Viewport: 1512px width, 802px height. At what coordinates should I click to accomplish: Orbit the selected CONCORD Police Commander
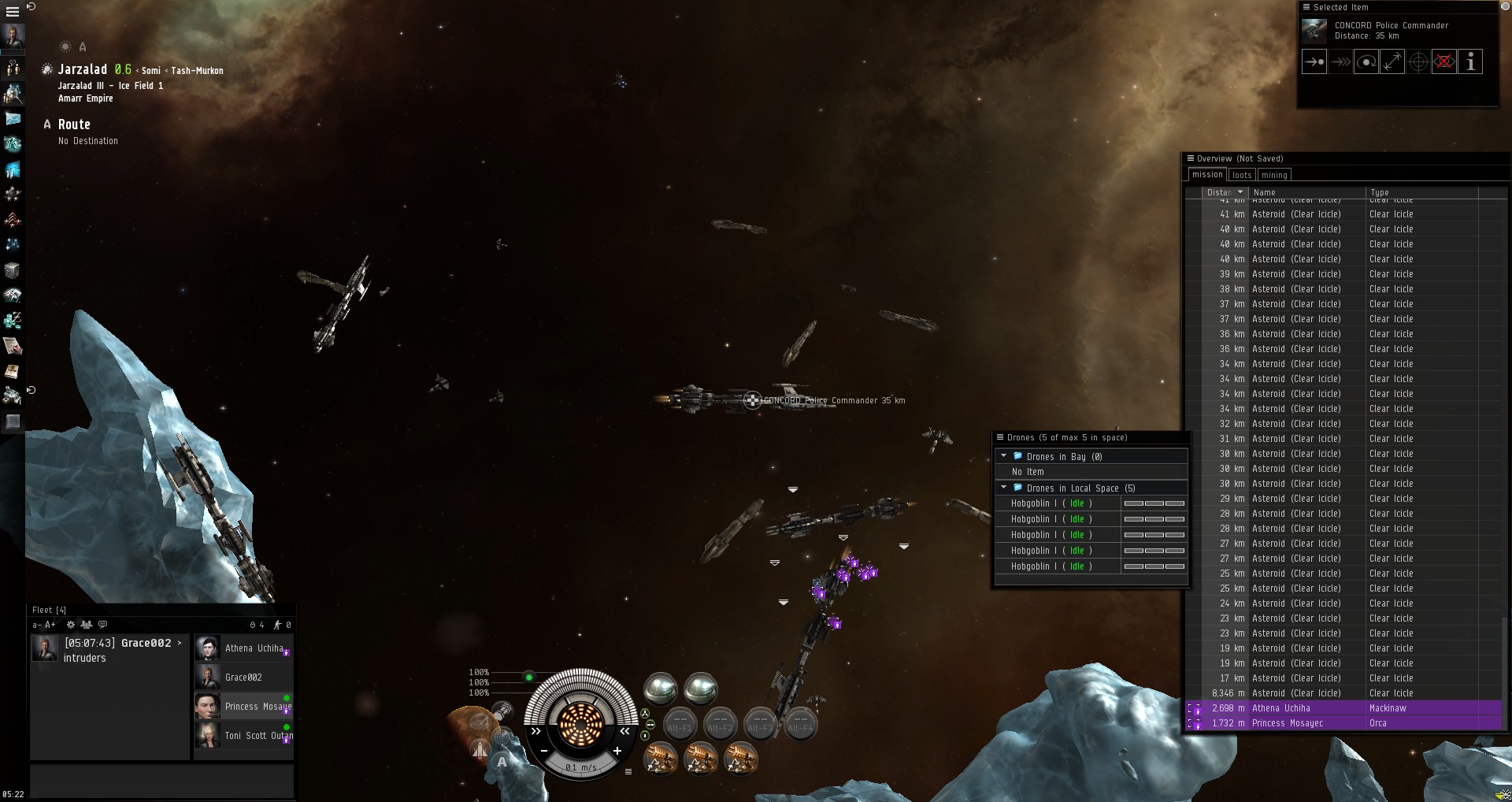[x=1366, y=61]
